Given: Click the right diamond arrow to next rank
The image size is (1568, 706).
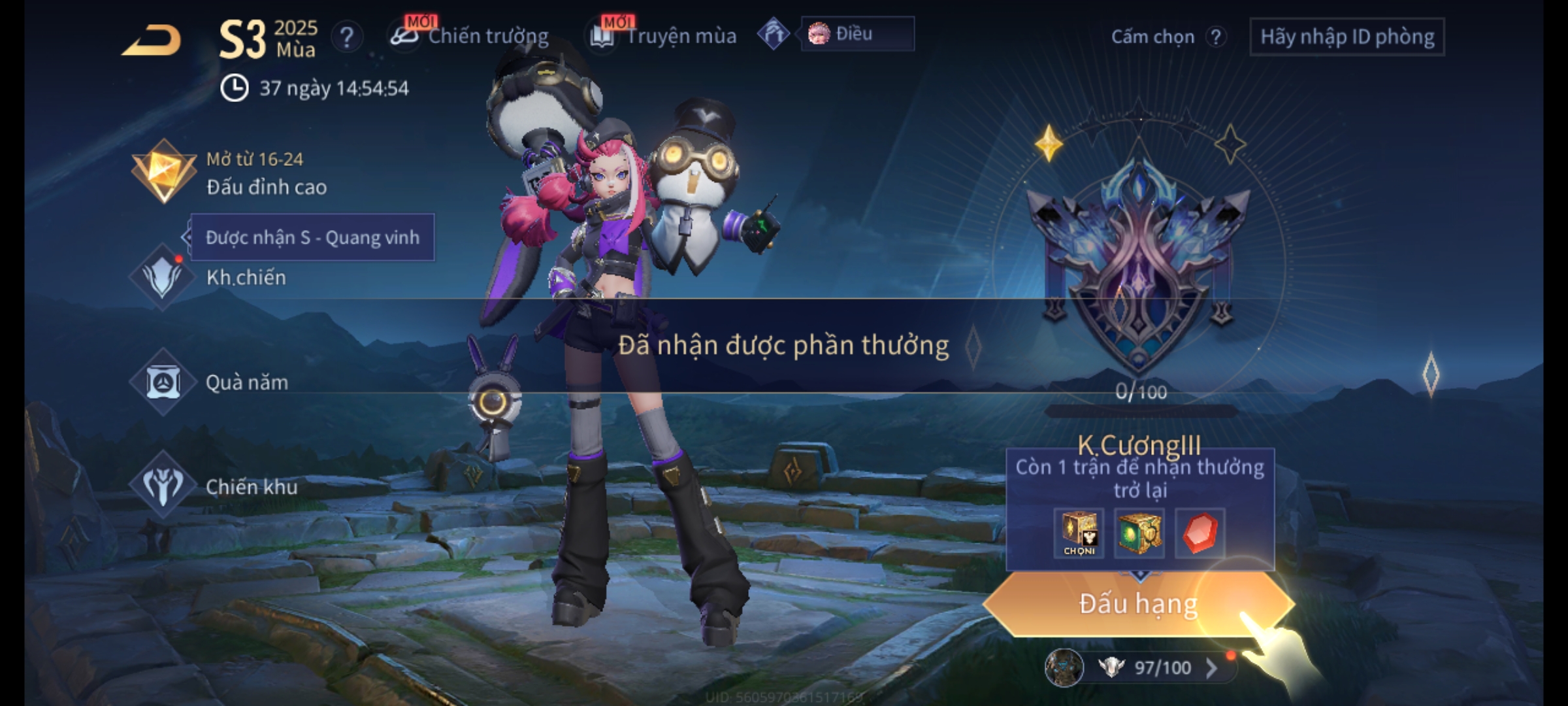Looking at the screenshot, I should pyautogui.click(x=1430, y=375).
